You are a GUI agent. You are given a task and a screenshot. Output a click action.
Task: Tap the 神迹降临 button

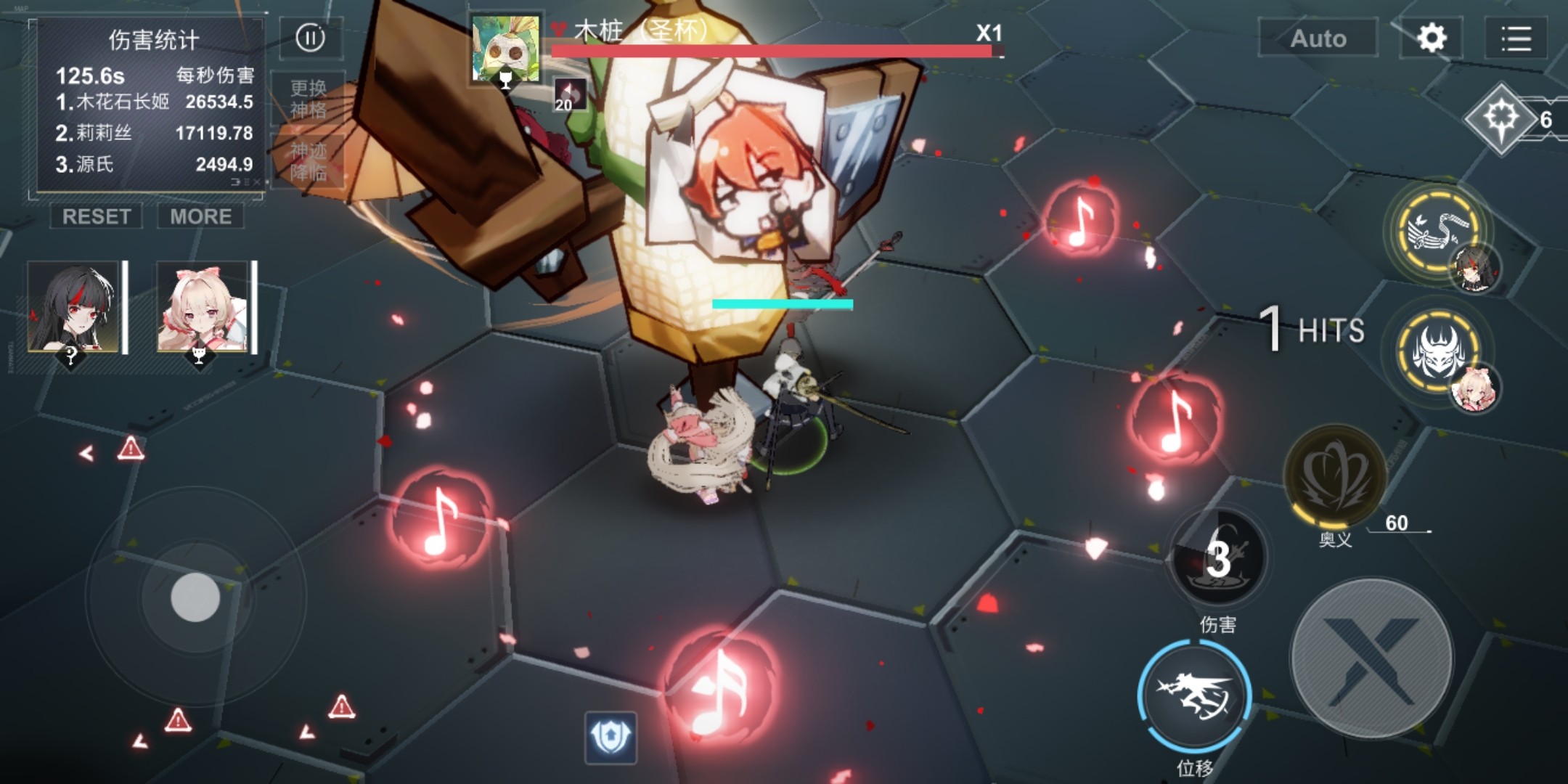tap(308, 161)
